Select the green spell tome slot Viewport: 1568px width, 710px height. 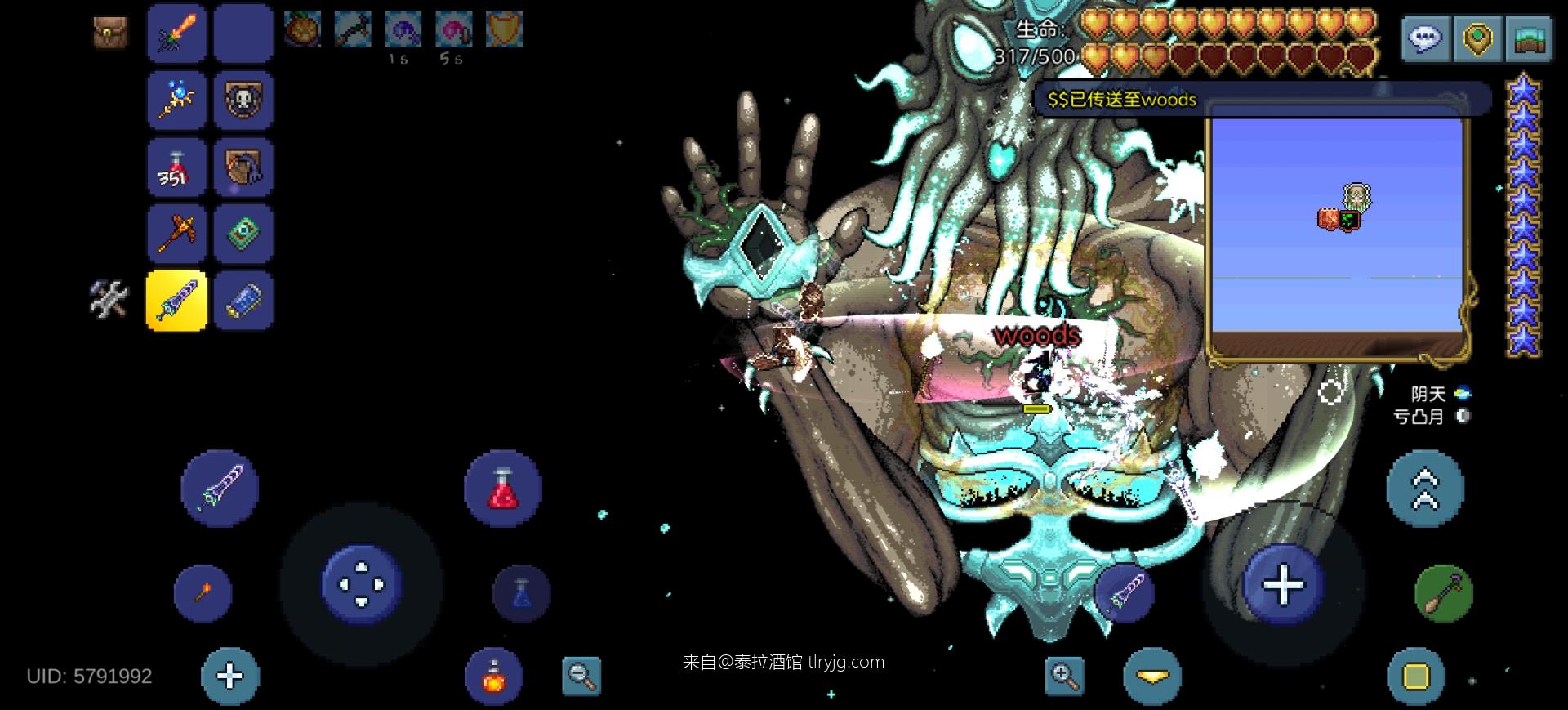point(243,234)
